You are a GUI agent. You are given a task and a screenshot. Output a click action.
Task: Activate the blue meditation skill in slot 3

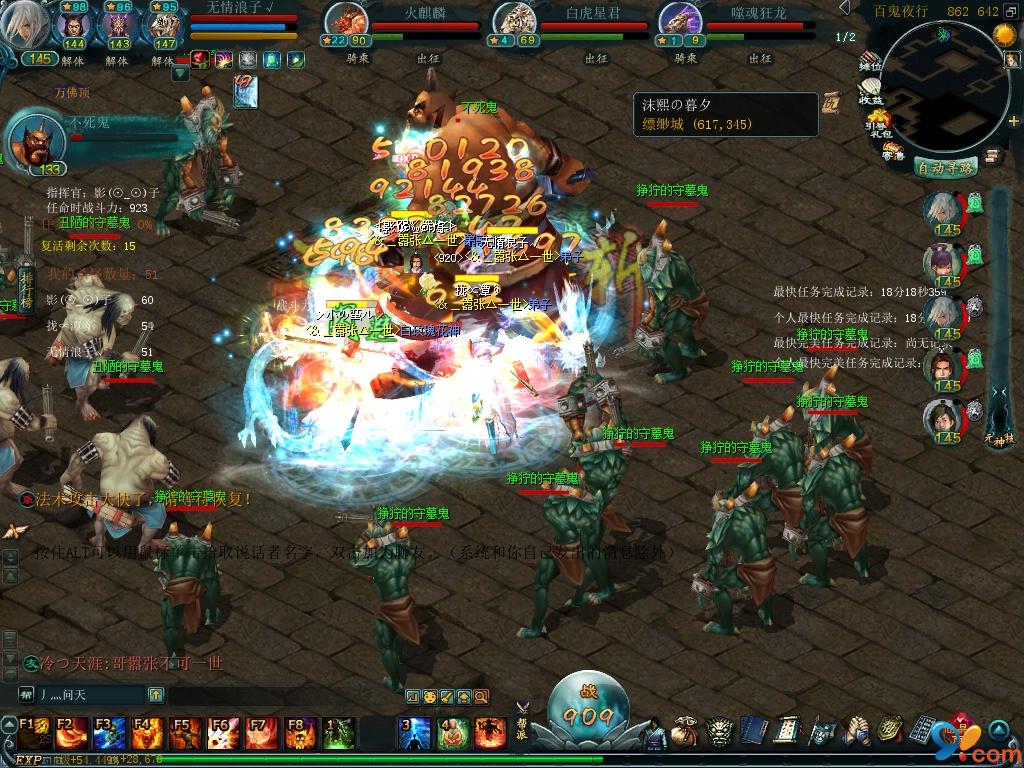pyautogui.click(x=415, y=733)
